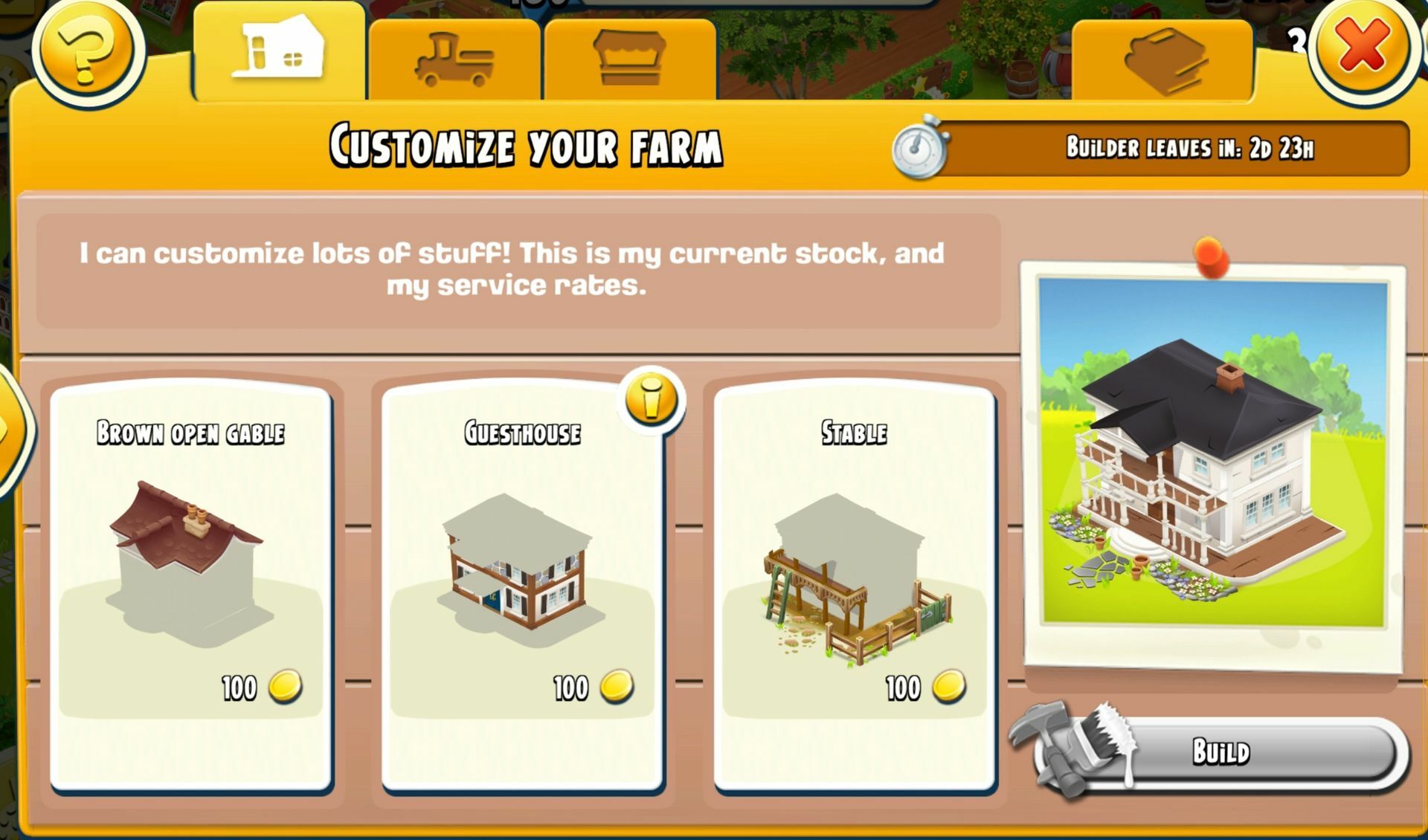Close the Customize Your Farm window

point(1360,46)
